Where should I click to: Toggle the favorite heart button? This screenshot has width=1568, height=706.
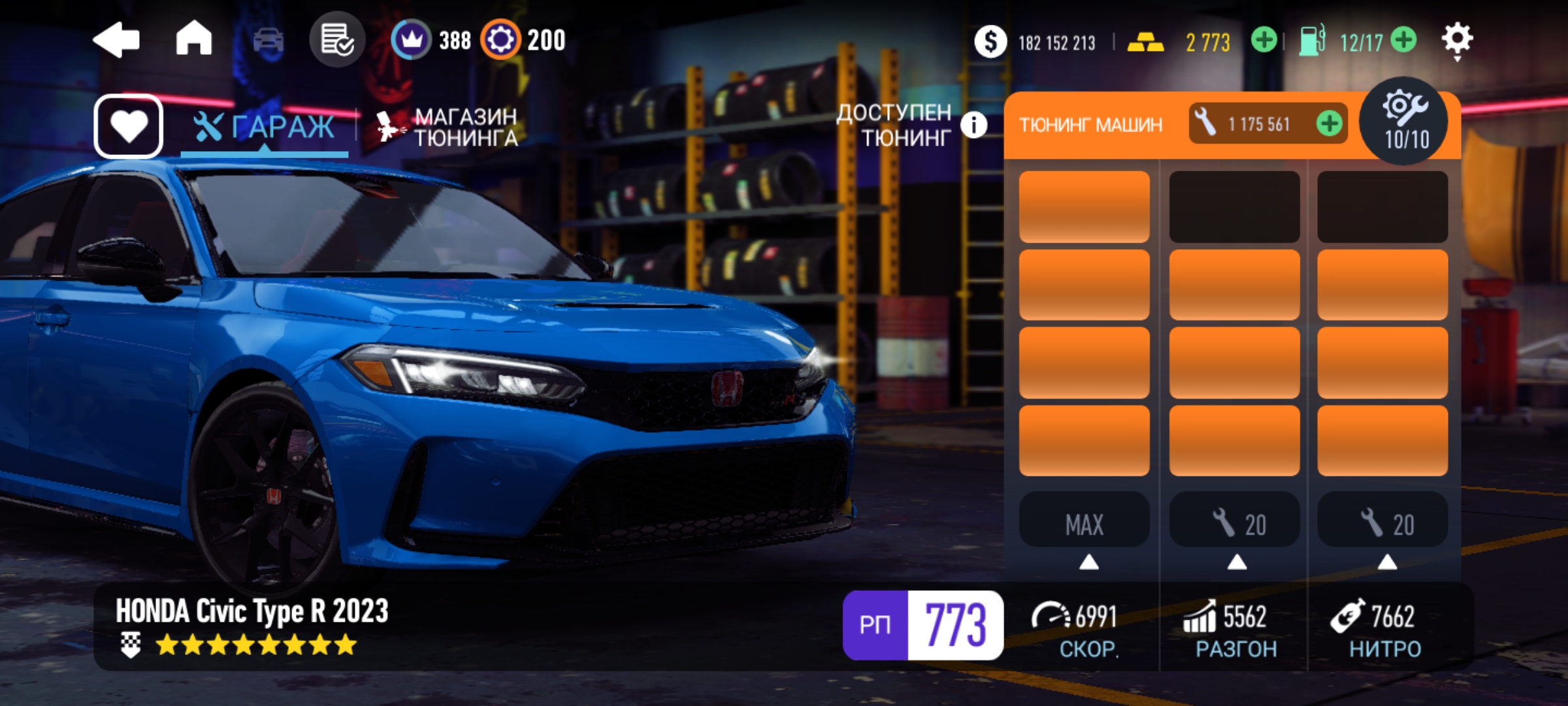click(129, 126)
